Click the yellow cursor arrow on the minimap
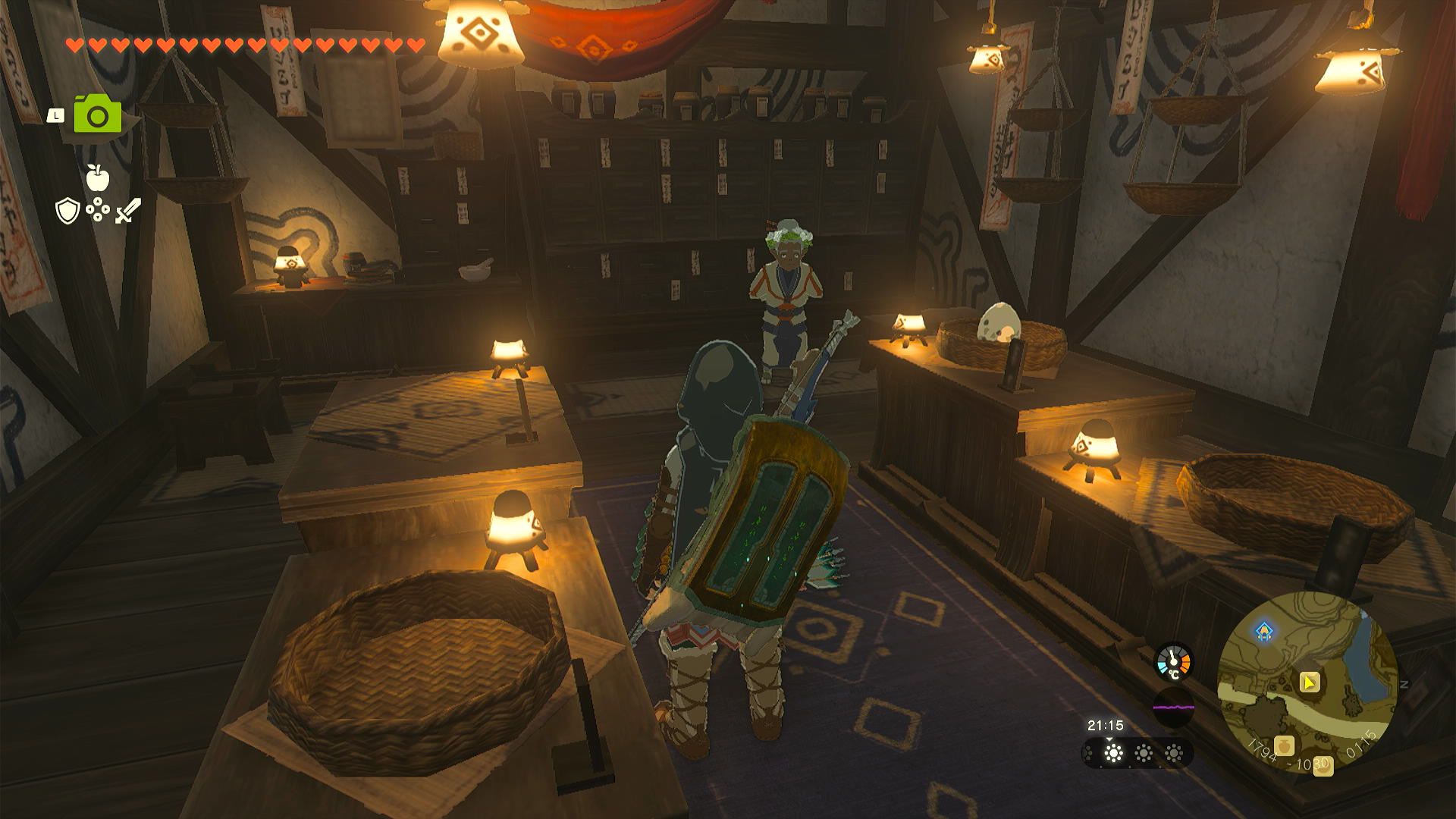The image size is (1456, 819). [1310, 682]
